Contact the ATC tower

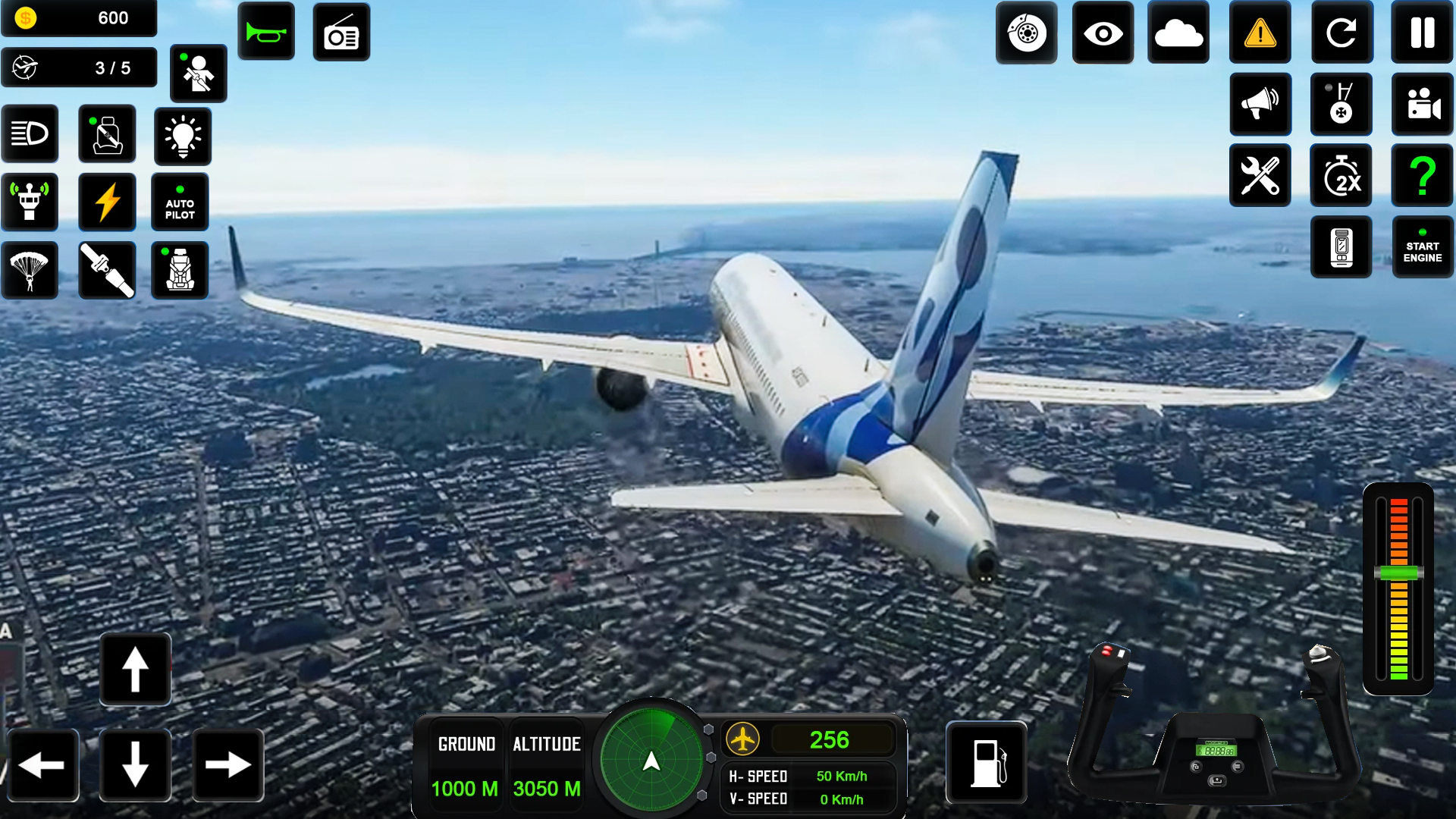point(30,202)
